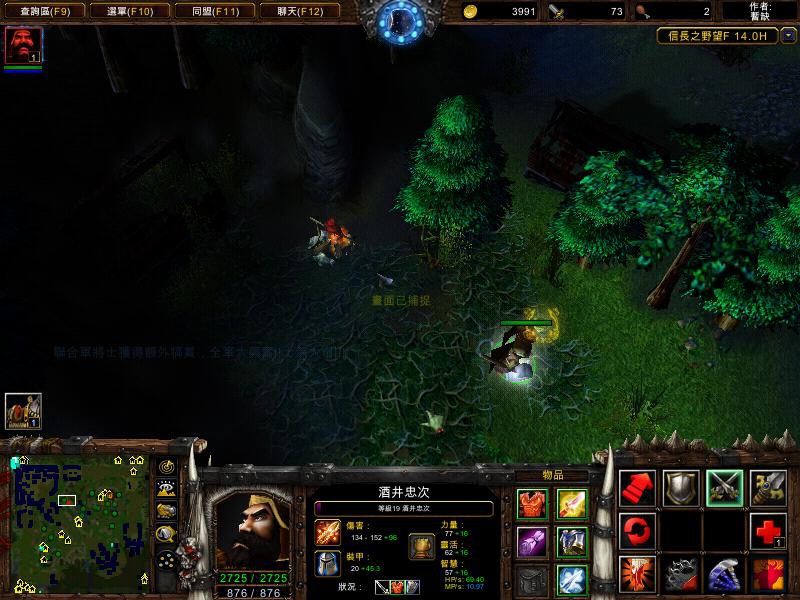Use the blue crossed blades item
This screenshot has height=600, width=800.
(x=571, y=578)
